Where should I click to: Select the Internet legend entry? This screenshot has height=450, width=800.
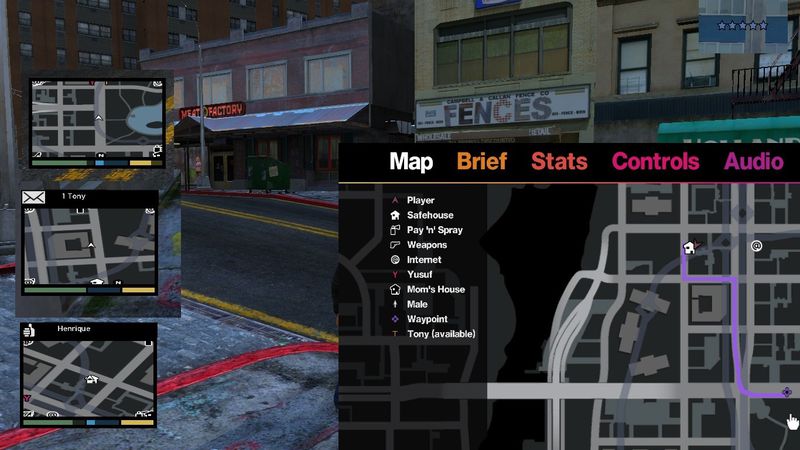[x=424, y=260]
